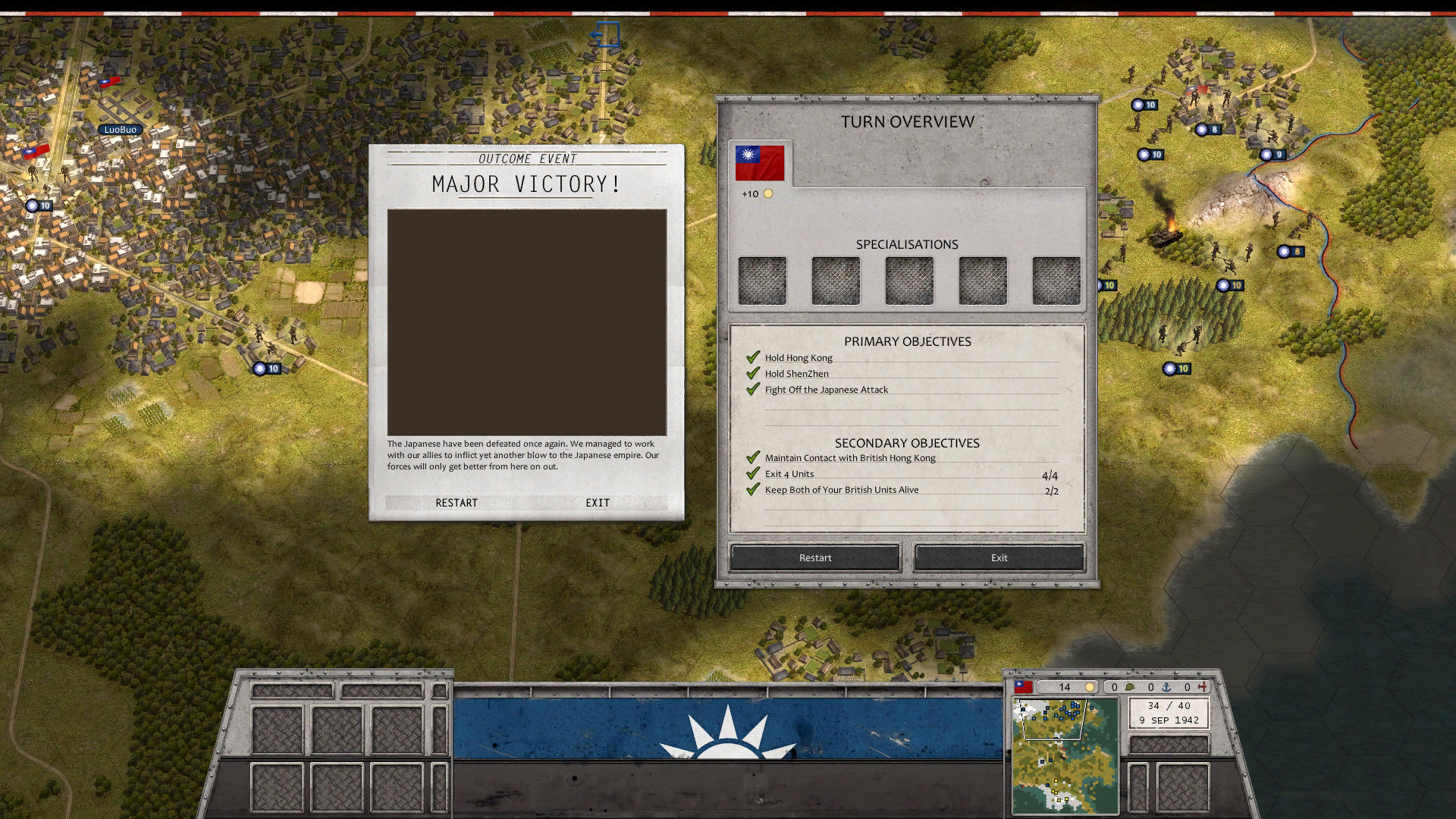This screenshot has width=1456, height=819.
Task: Click the helmet manpower icon in bottom bar
Action: click(x=1130, y=687)
